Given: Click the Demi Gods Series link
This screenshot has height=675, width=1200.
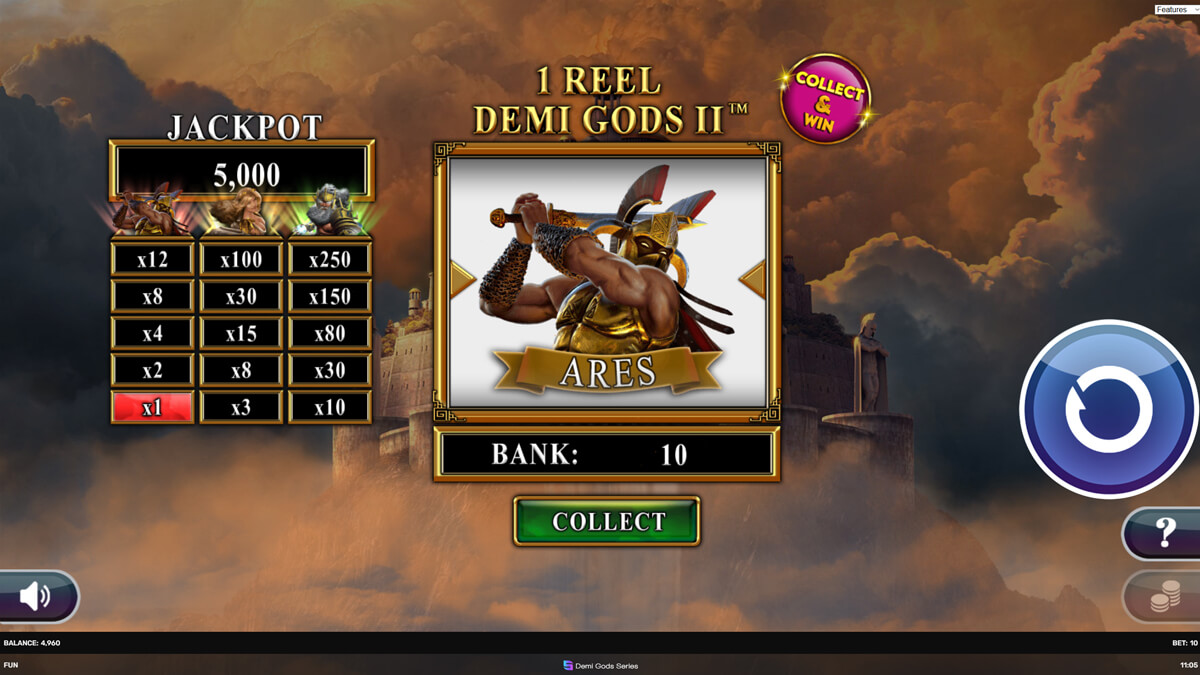Looking at the screenshot, I should click(600, 665).
